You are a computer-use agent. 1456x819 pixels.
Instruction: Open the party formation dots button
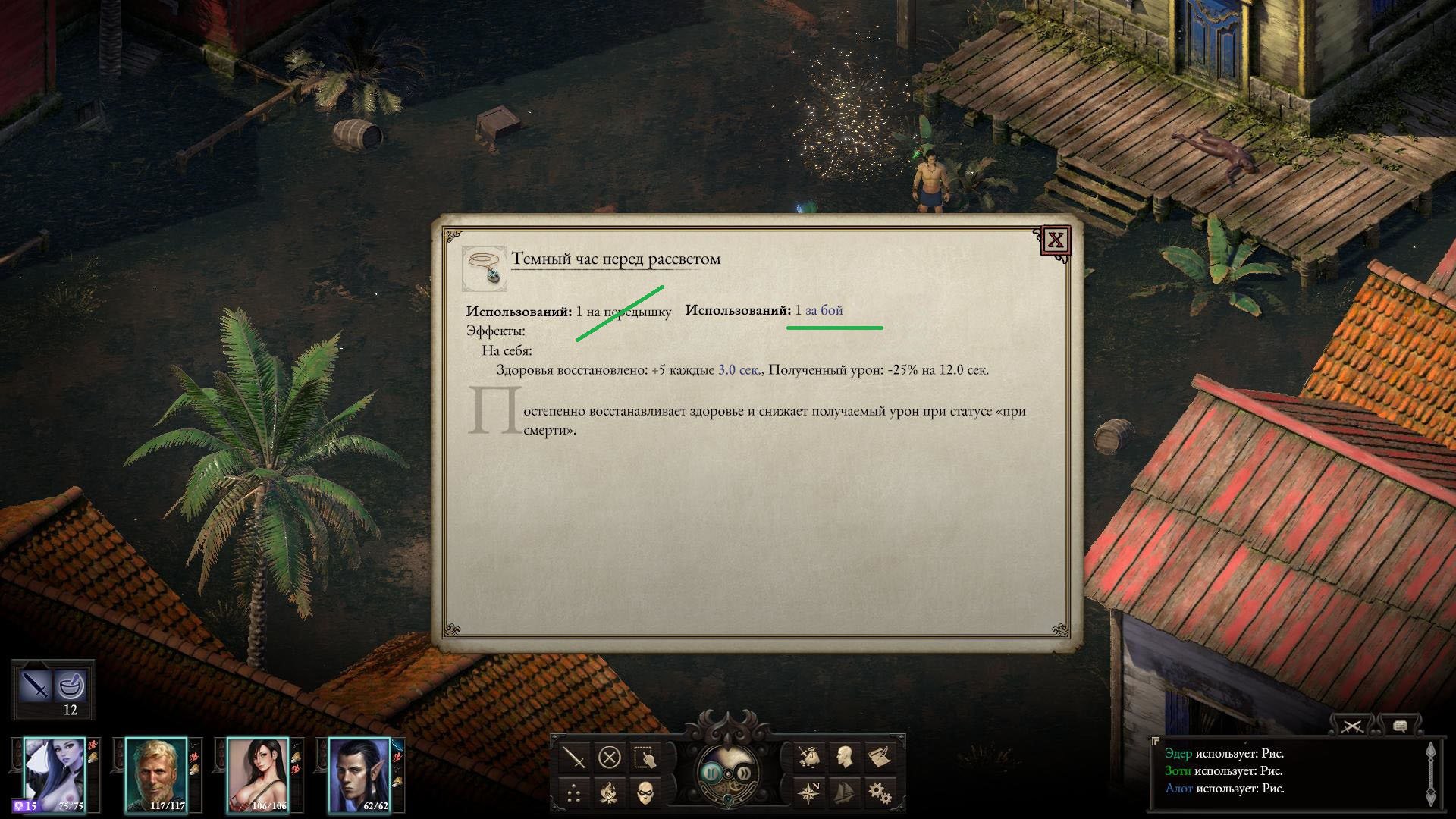click(x=575, y=794)
